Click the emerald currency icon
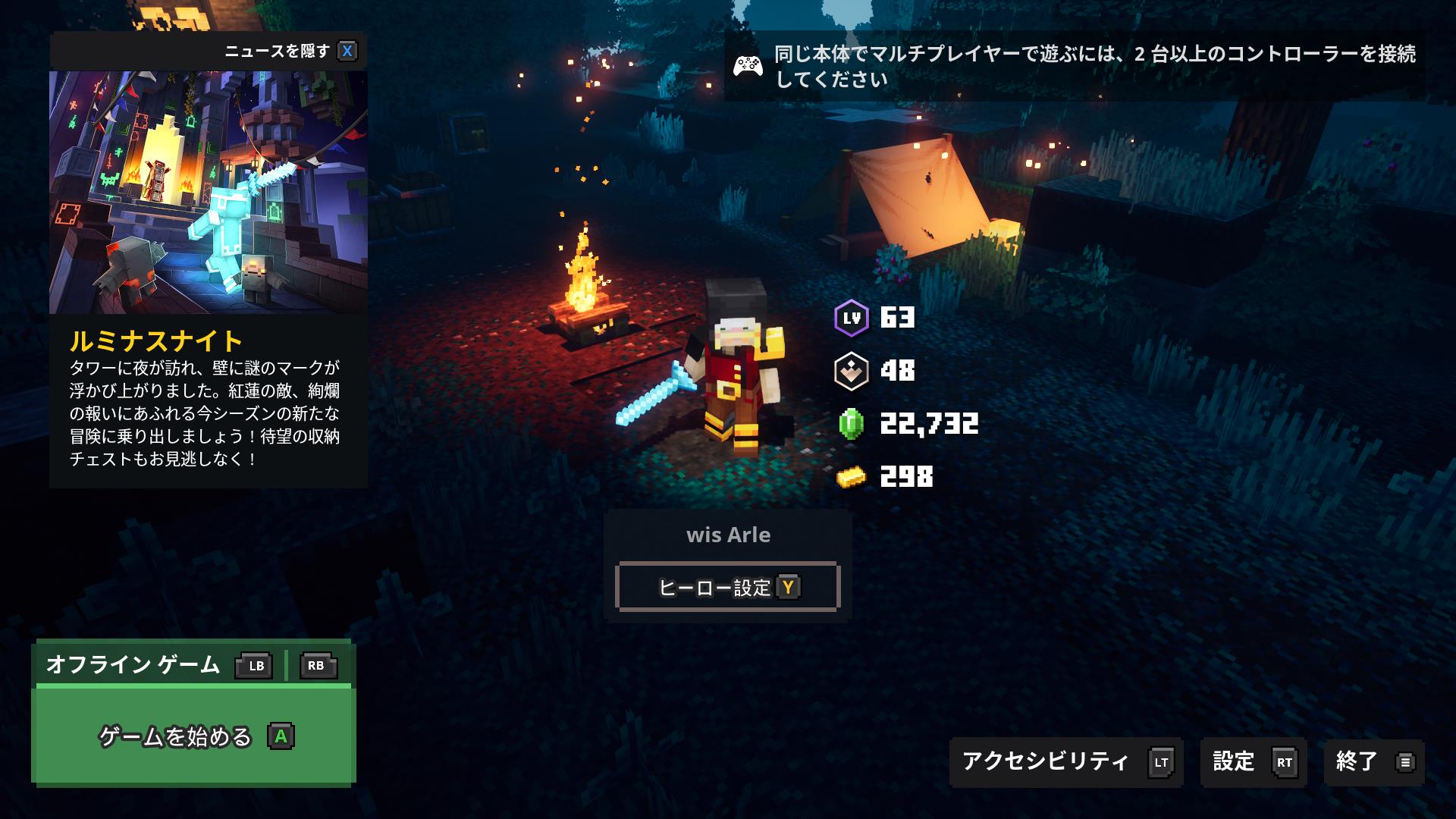1456x819 pixels. pyautogui.click(x=852, y=425)
